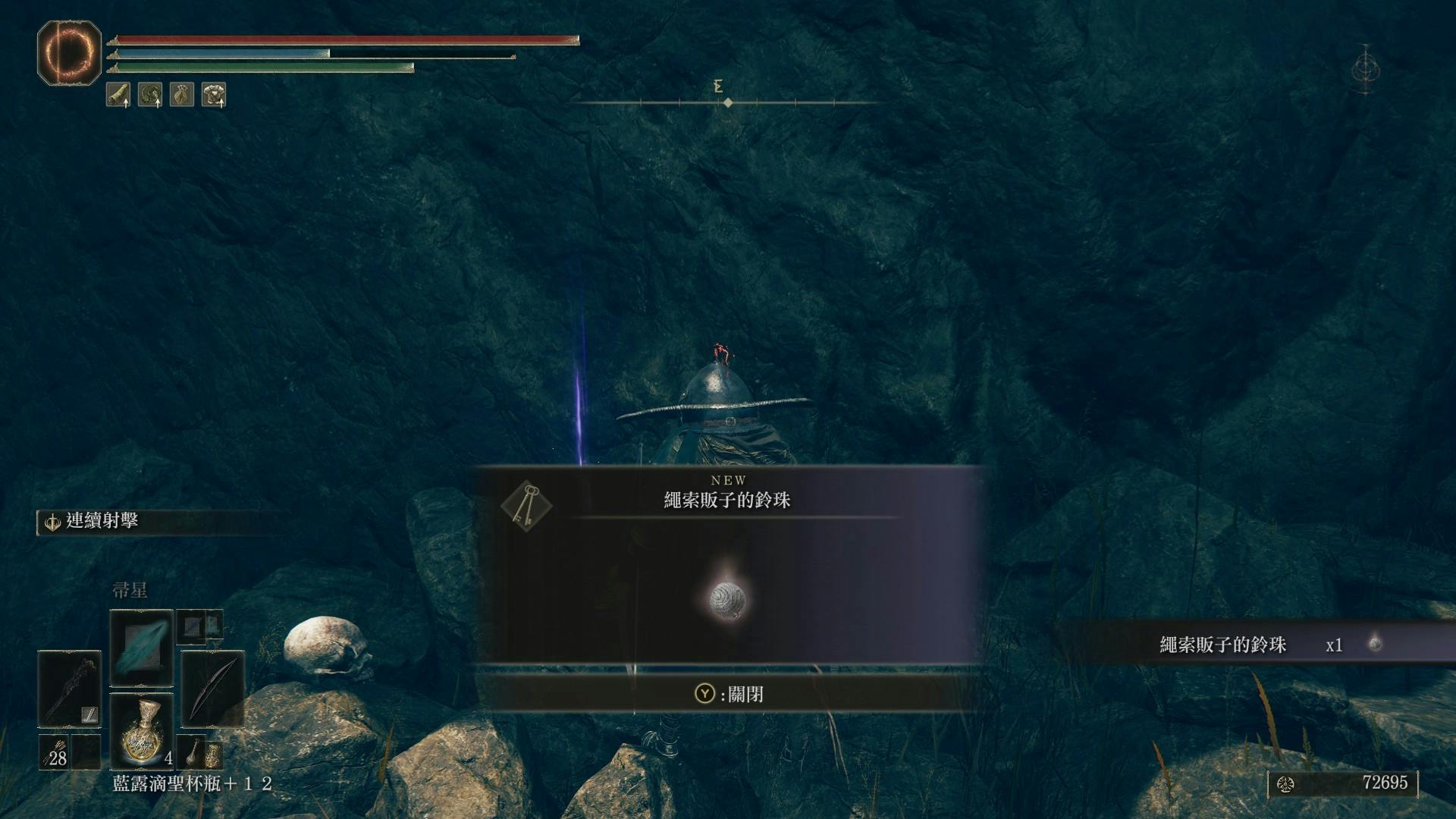Select the next queued flask slot
Image resolution: width=1456 pixels, height=819 pixels.
(x=202, y=752)
